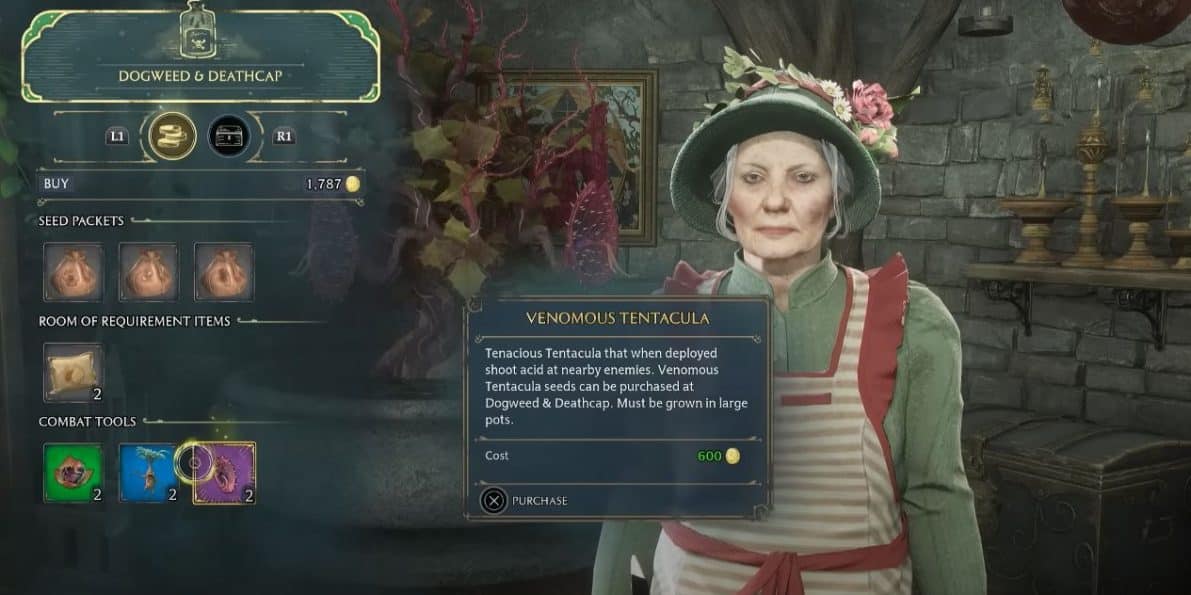Pick the purple Venomous Tentacula item
Image resolution: width=1191 pixels, height=595 pixels.
pyautogui.click(x=225, y=472)
